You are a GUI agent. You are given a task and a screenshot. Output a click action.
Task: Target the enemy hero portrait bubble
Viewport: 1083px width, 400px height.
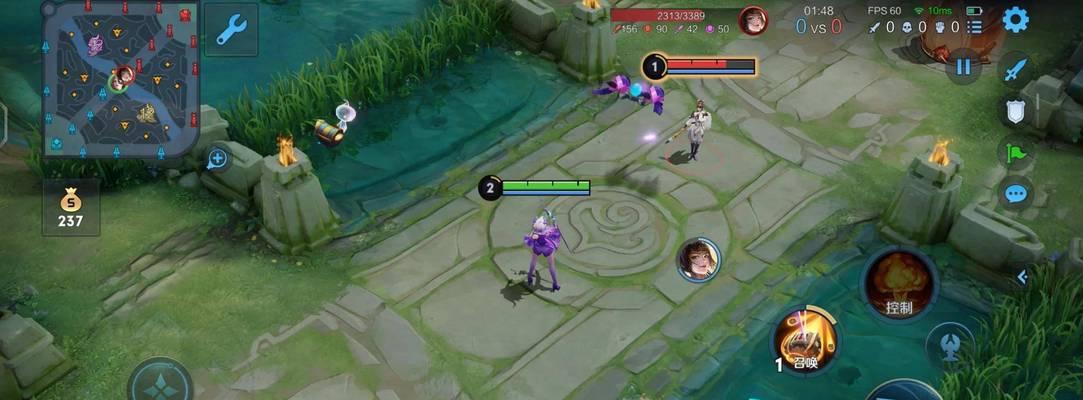(698, 260)
